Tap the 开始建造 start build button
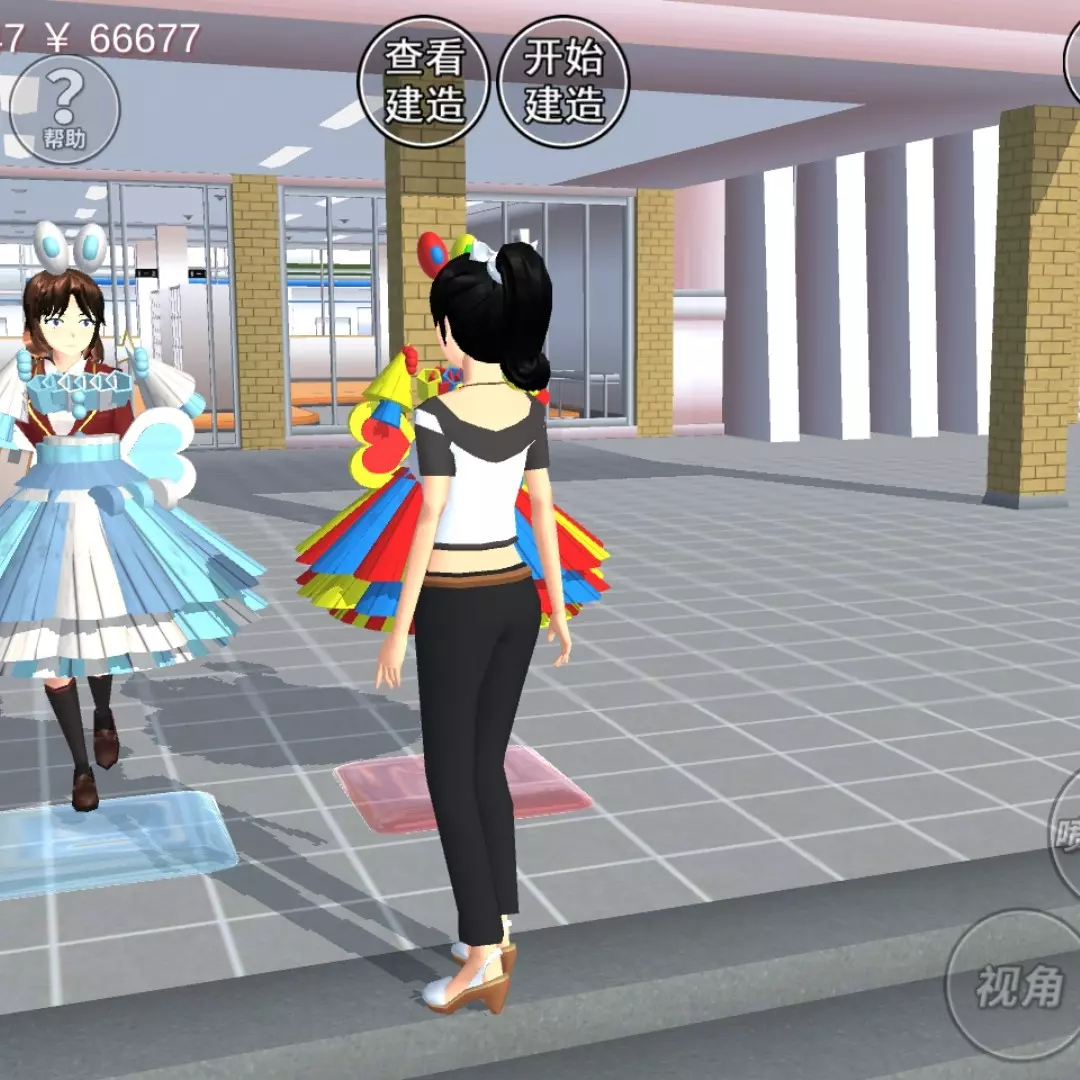The height and width of the screenshot is (1080, 1080). point(564,82)
